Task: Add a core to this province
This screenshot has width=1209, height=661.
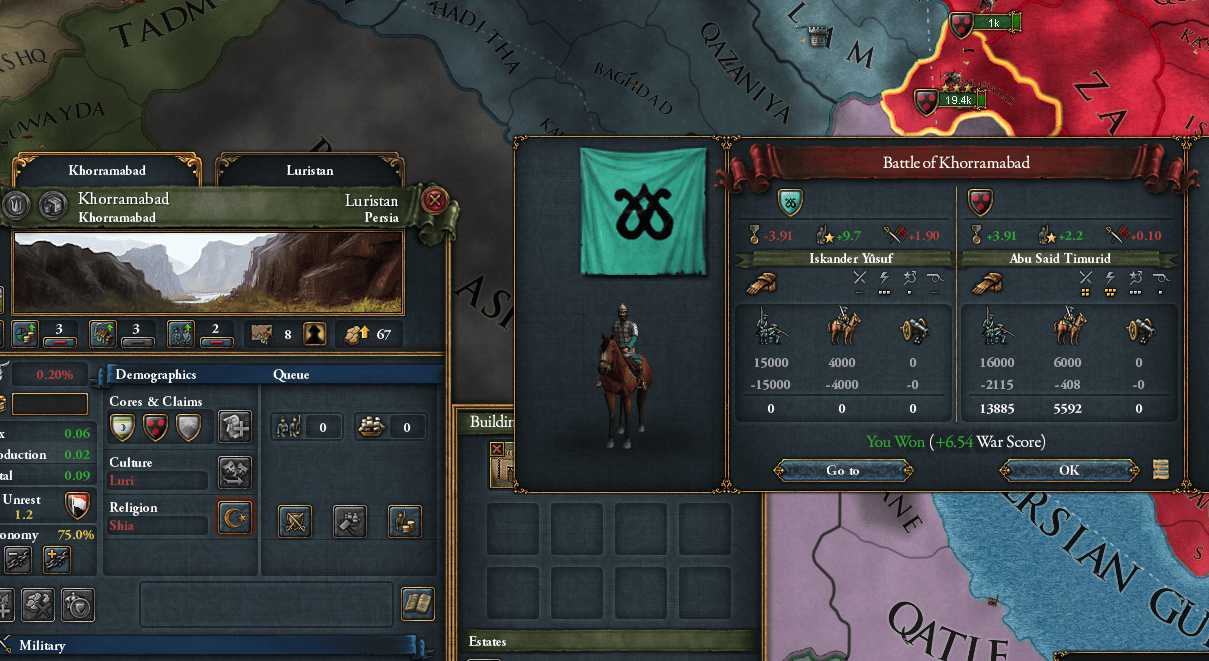Action: pos(235,426)
